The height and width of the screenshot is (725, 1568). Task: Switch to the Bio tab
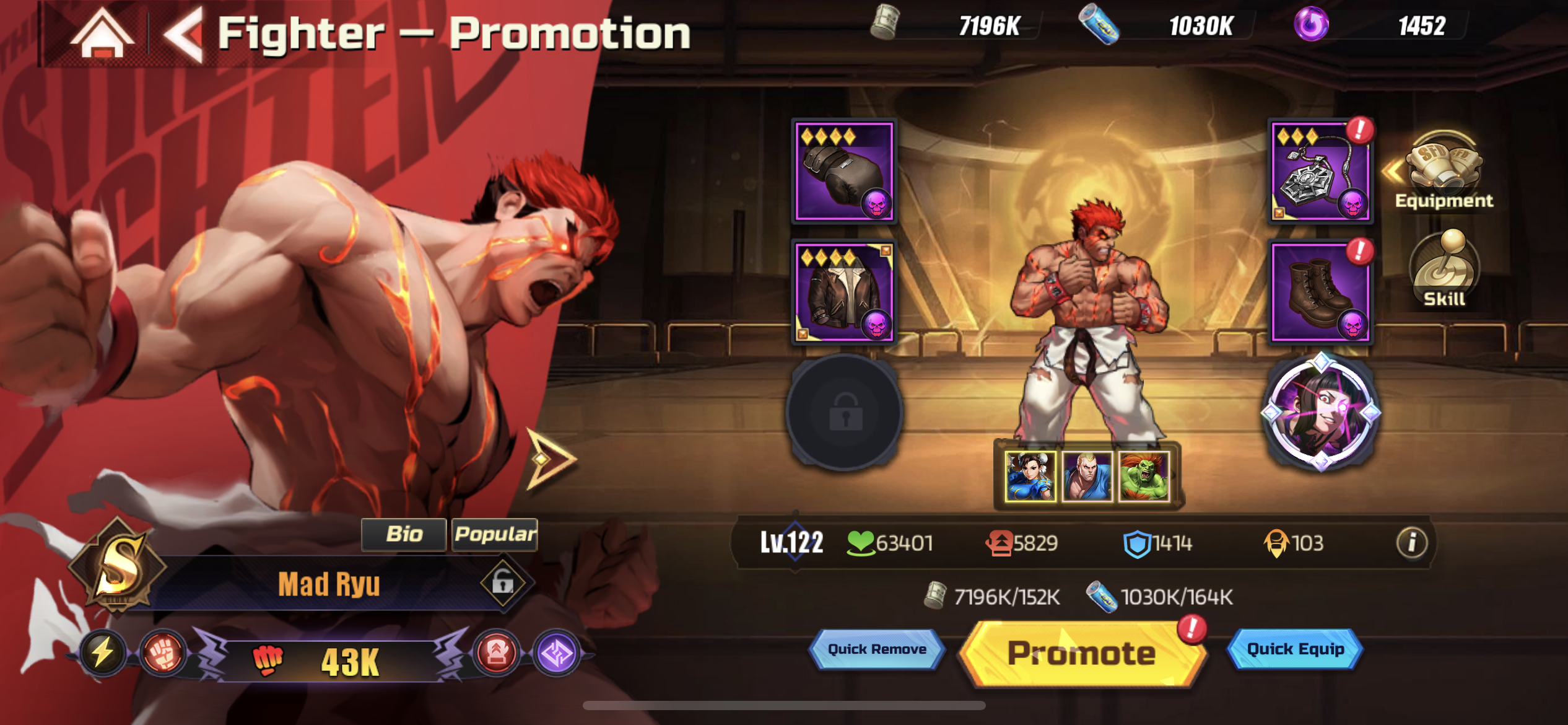403,535
